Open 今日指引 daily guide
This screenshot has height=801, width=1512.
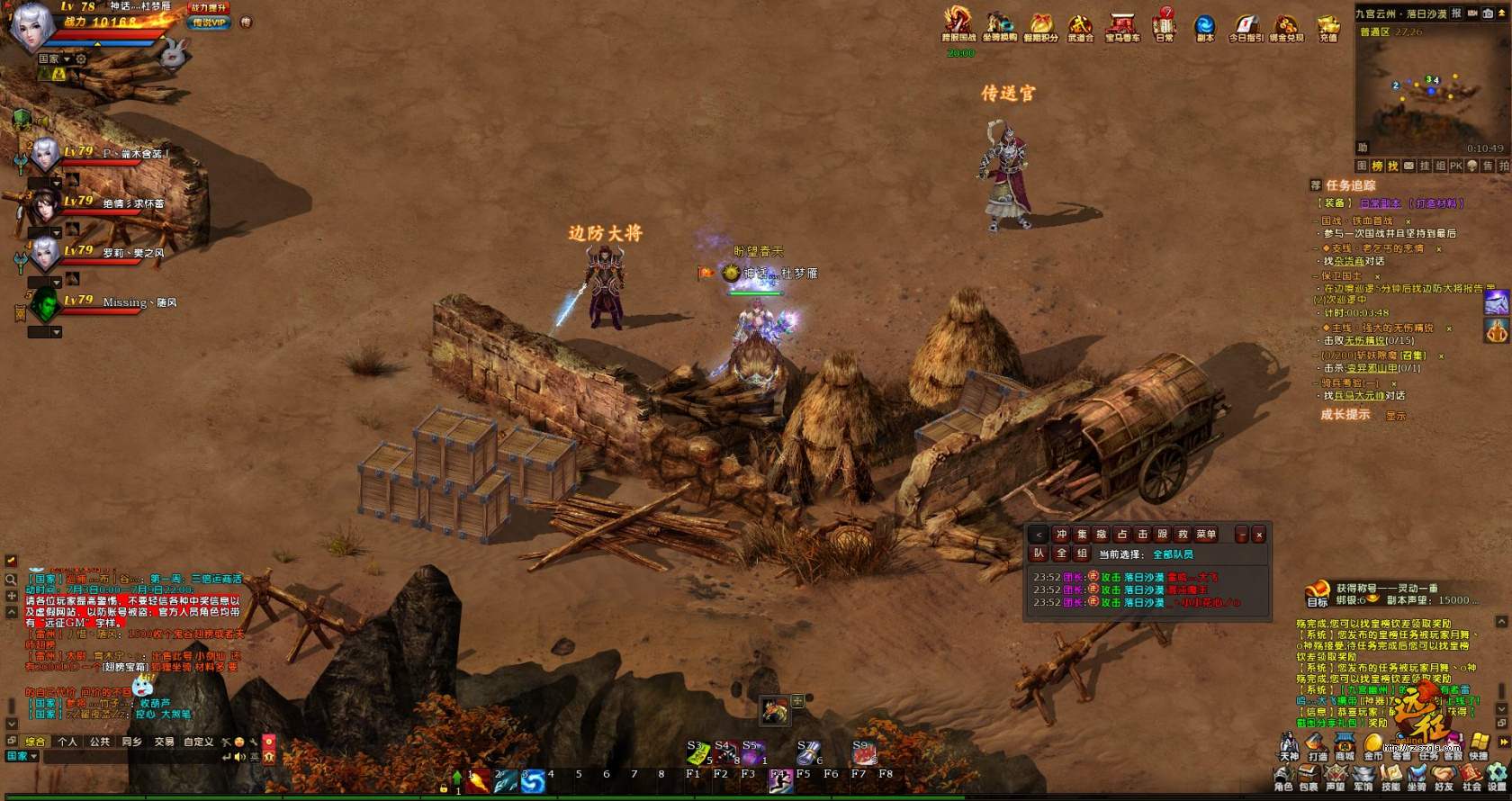[1246, 25]
